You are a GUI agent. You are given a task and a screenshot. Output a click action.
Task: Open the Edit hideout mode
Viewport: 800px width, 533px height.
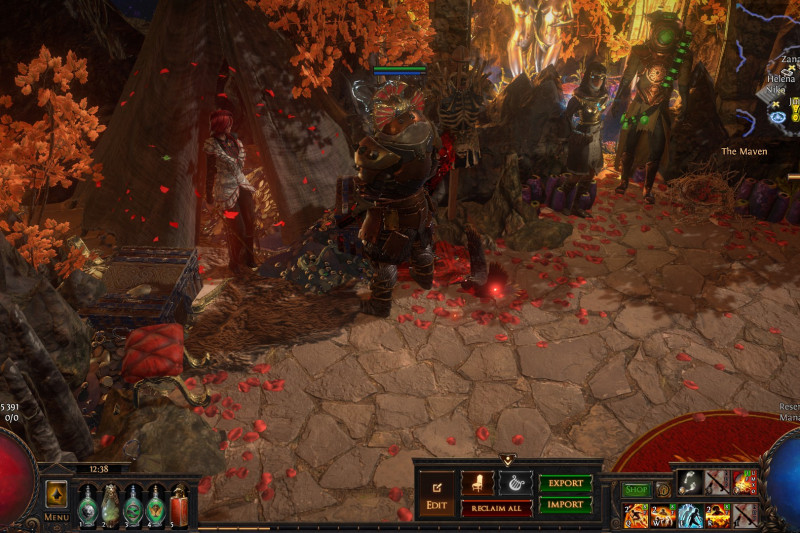tap(436, 494)
